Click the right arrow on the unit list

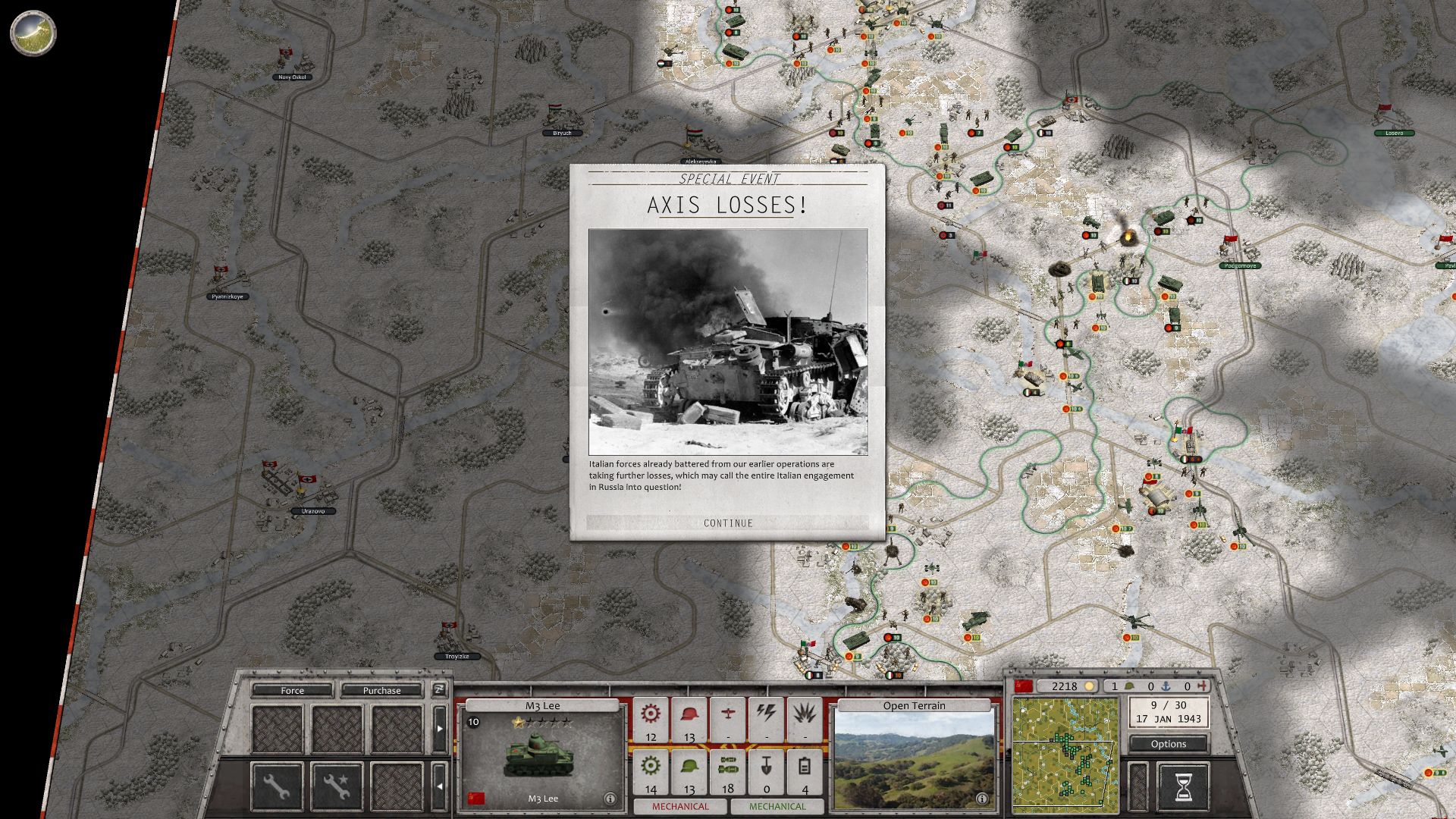[x=439, y=729]
